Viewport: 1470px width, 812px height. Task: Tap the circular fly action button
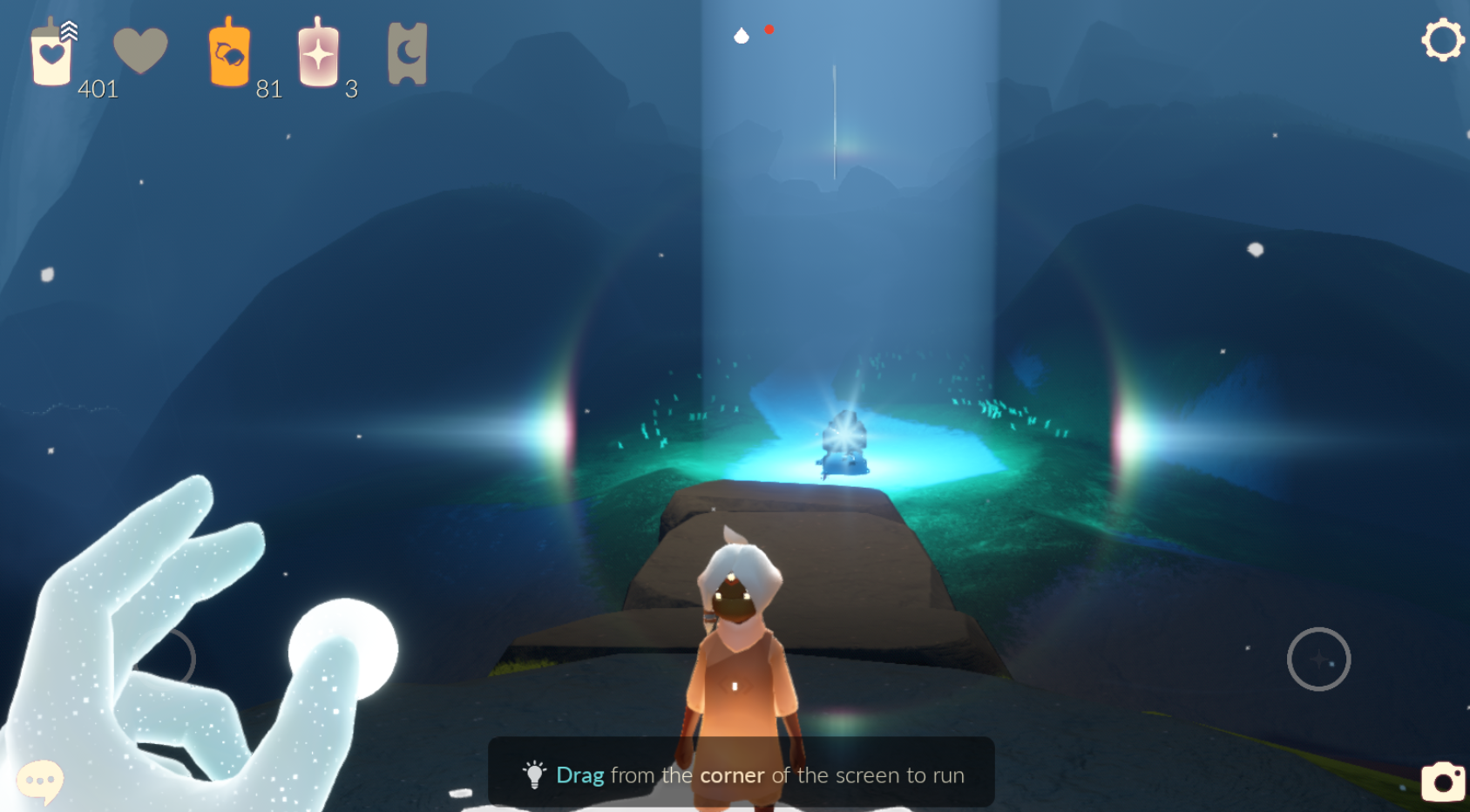click(1318, 660)
